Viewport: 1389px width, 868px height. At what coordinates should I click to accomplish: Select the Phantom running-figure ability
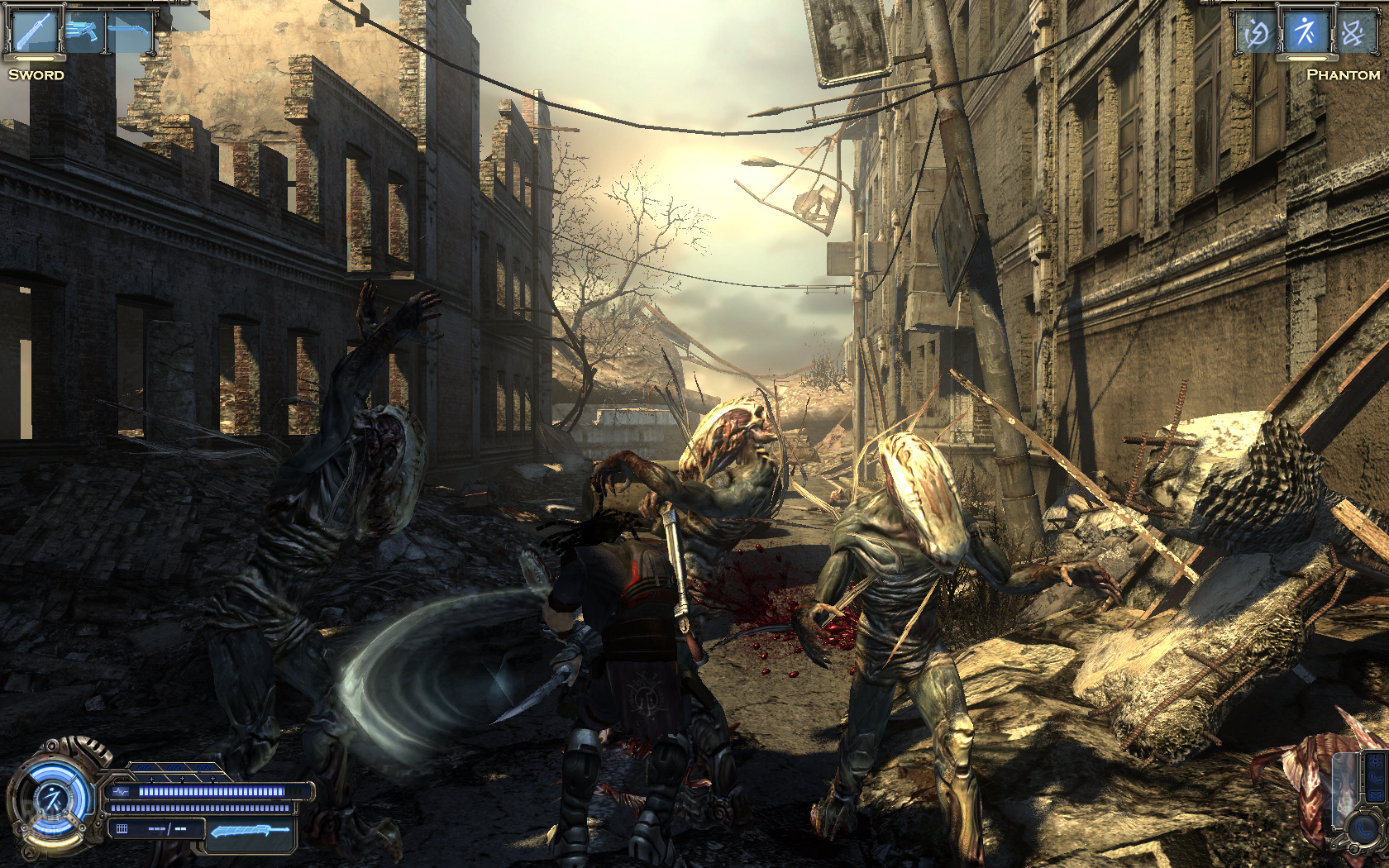(x=1305, y=32)
